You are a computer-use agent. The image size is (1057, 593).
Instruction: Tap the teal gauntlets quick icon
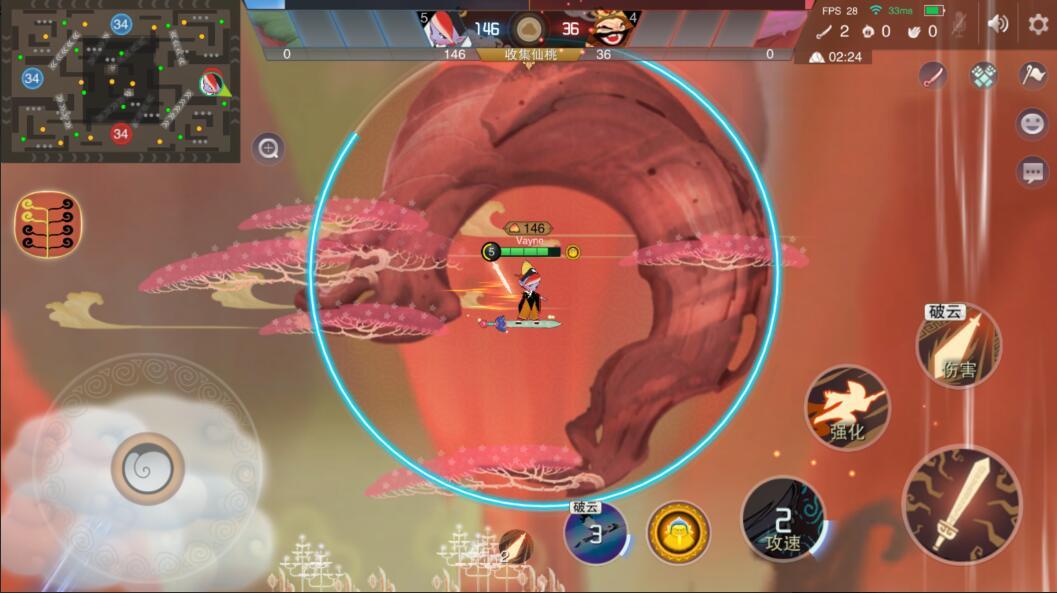983,75
